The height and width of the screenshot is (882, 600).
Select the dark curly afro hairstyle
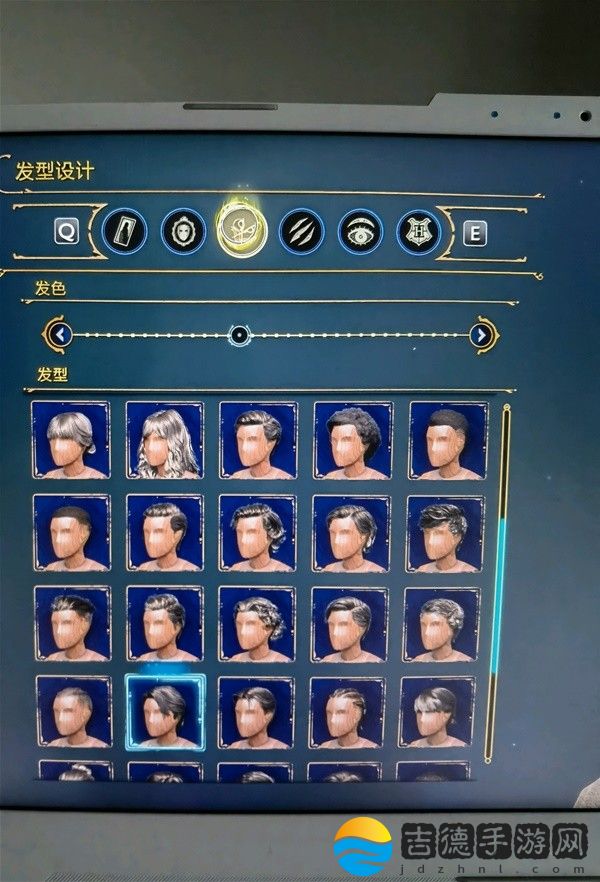tap(352, 440)
